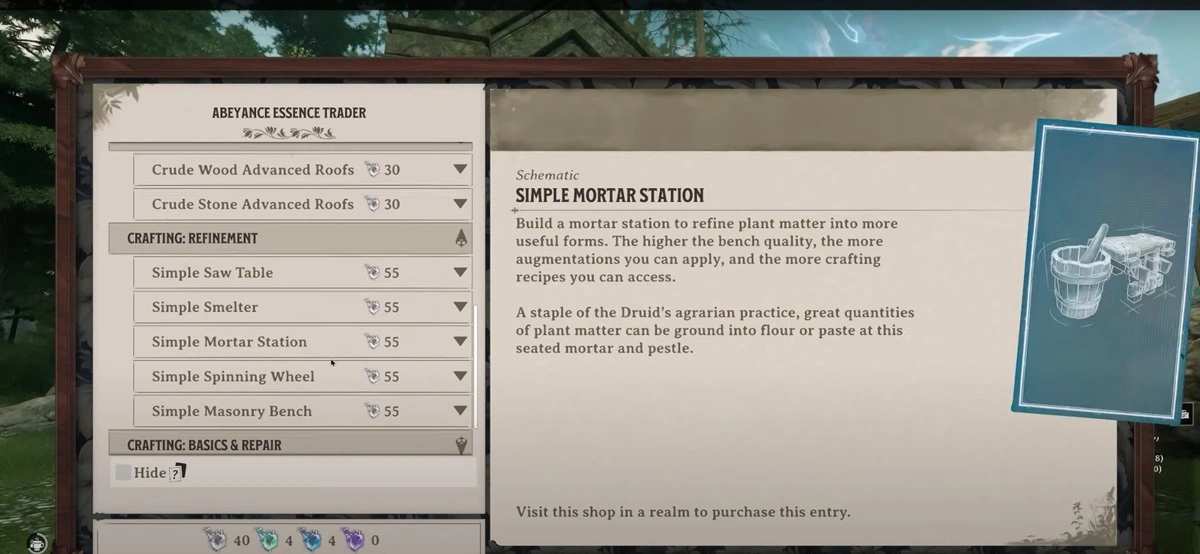This screenshot has width=1200, height=554.
Task: Click the Simple Mortar Station blueprint card
Action: pyautogui.click(x=1102, y=269)
